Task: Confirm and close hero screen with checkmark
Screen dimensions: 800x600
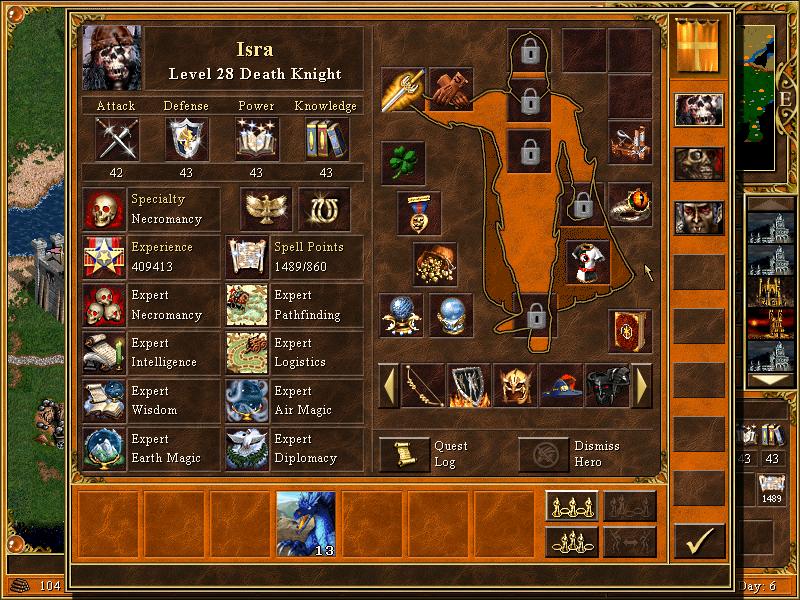Action: (x=699, y=541)
